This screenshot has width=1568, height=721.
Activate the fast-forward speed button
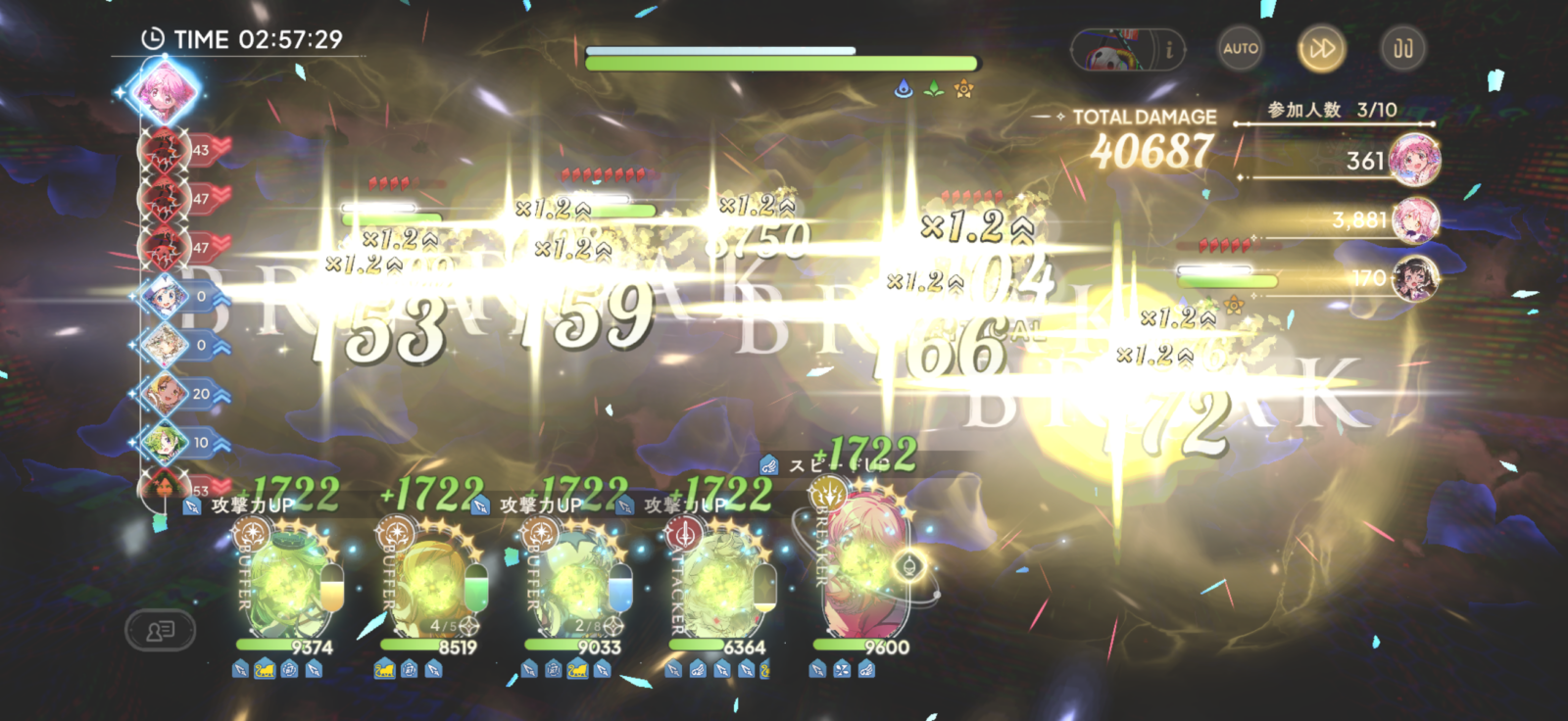click(x=1321, y=48)
